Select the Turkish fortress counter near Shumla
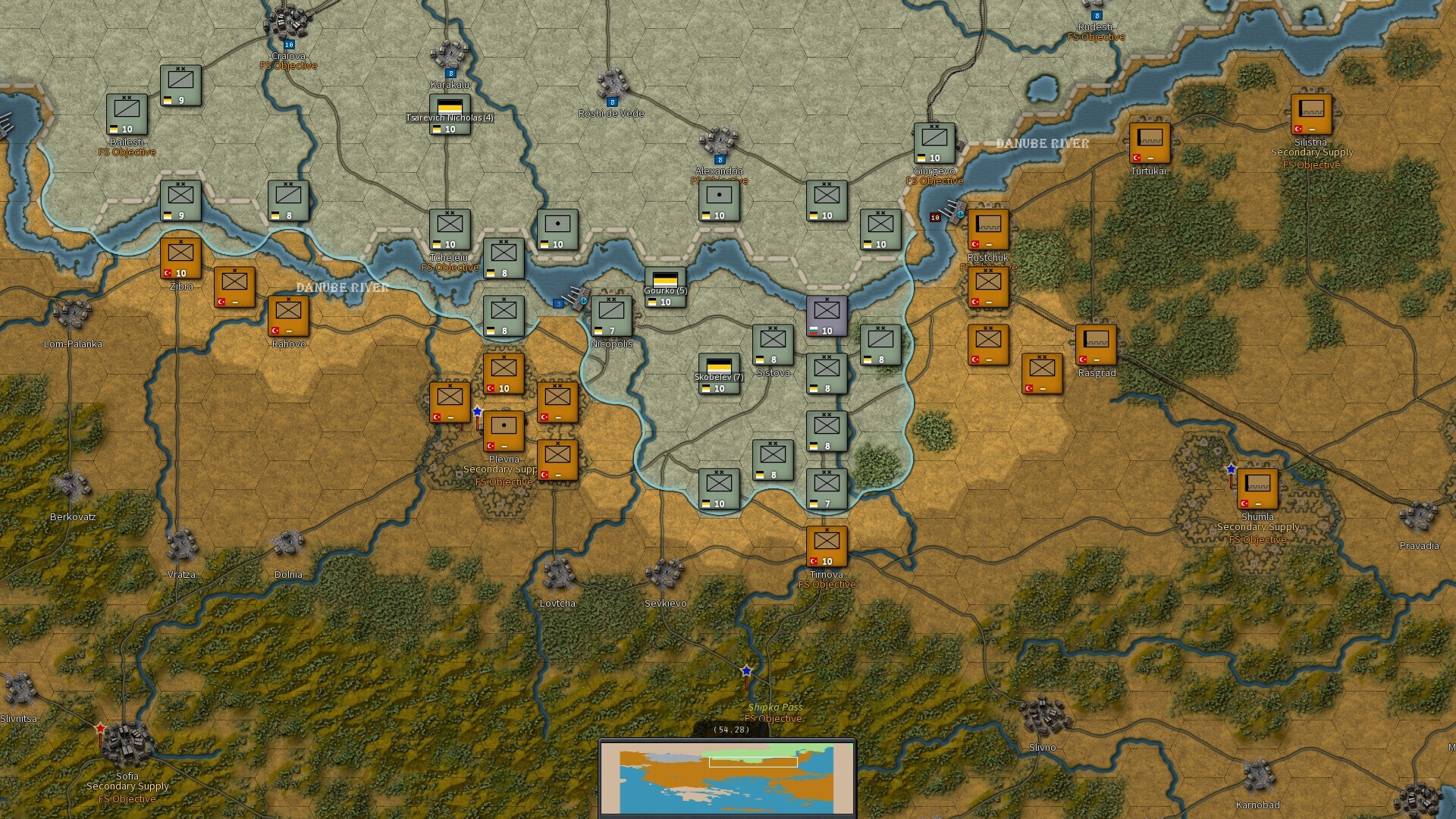This screenshot has width=1456, height=819. click(x=1257, y=489)
